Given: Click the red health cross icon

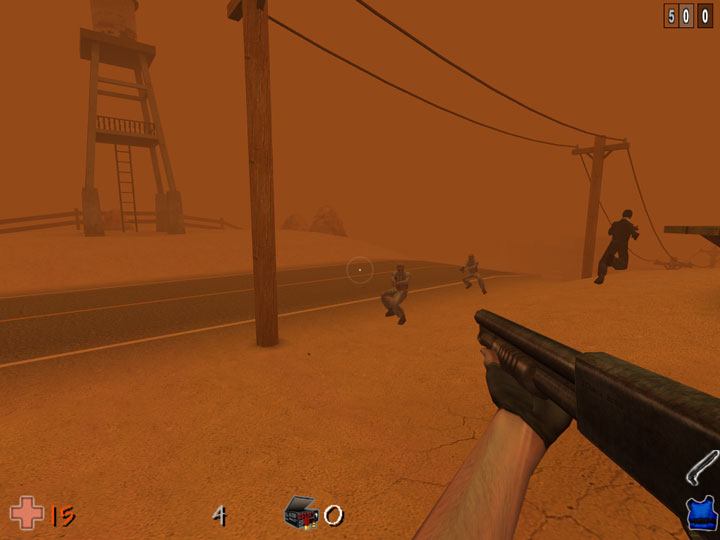Looking at the screenshot, I should 26,514.
